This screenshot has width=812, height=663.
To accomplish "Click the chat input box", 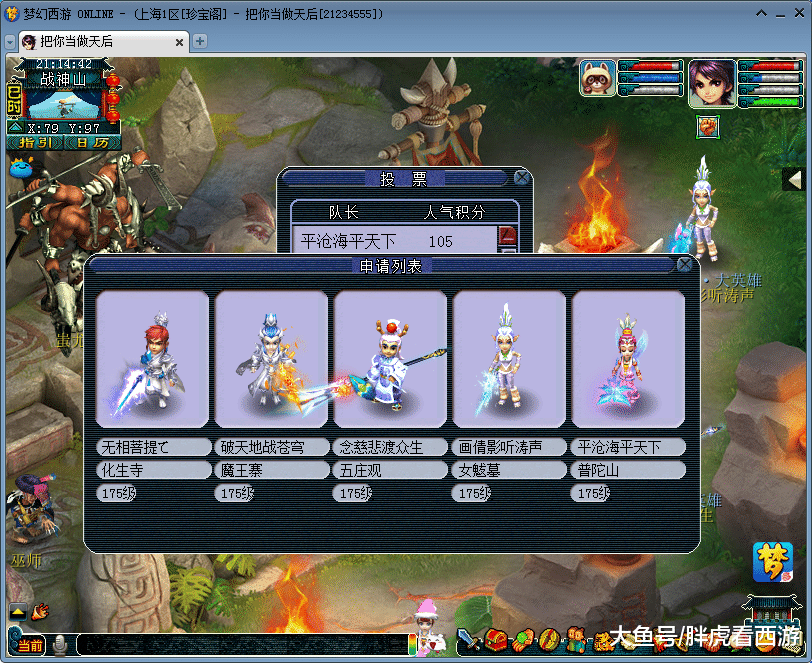I will pyautogui.click(x=240, y=646).
